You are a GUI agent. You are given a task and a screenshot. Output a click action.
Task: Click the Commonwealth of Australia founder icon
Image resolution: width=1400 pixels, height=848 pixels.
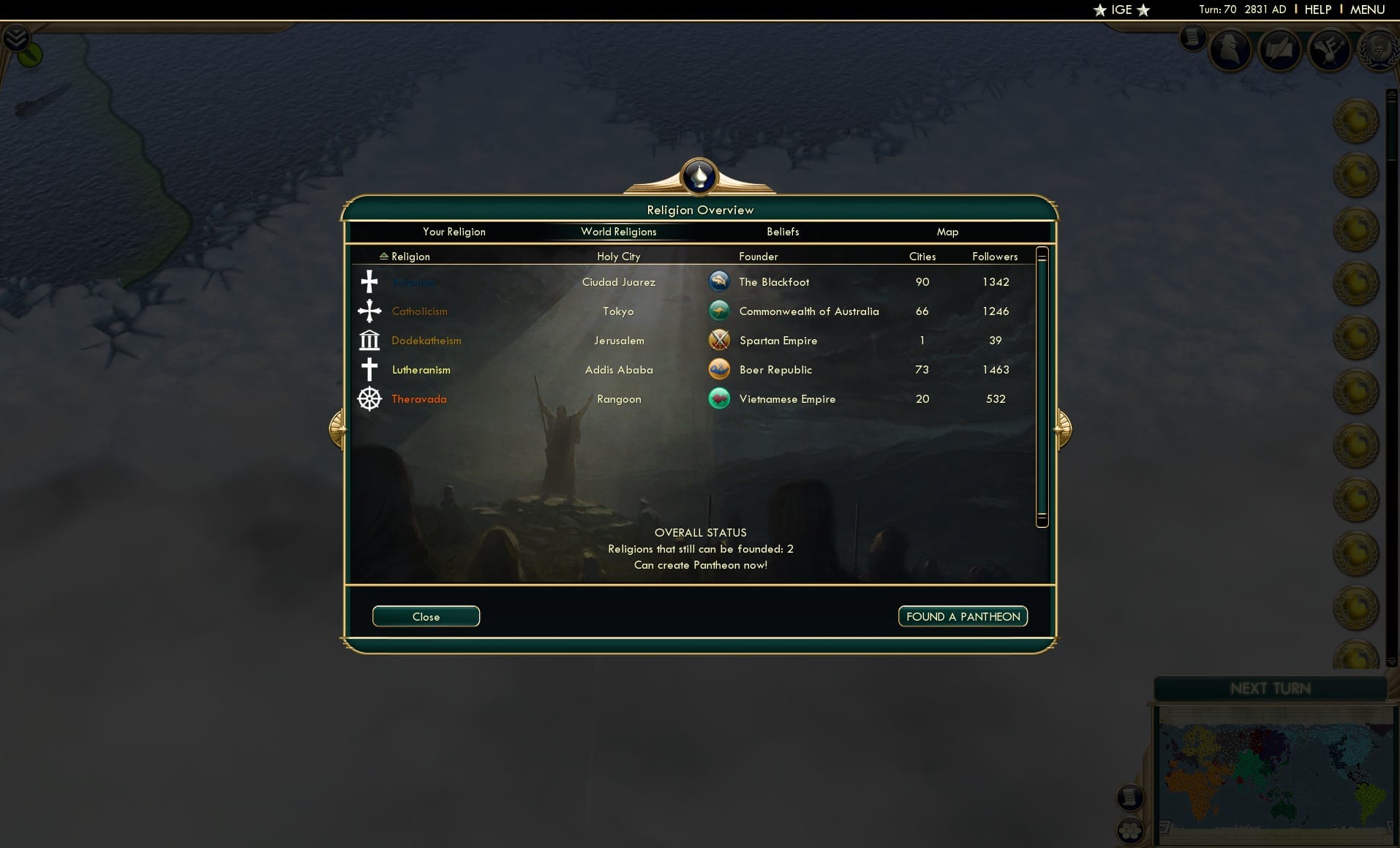(x=720, y=310)
